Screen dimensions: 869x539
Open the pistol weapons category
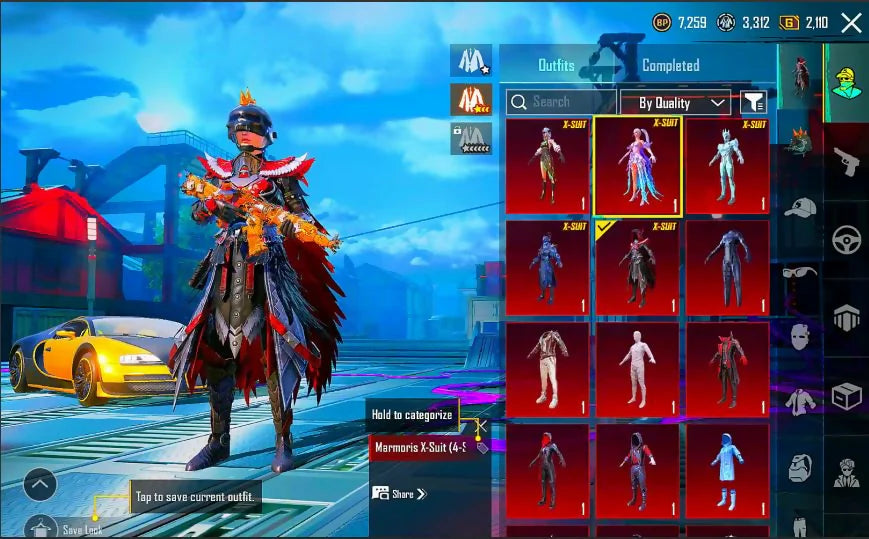pyautogui.click(x=846, y=162)
